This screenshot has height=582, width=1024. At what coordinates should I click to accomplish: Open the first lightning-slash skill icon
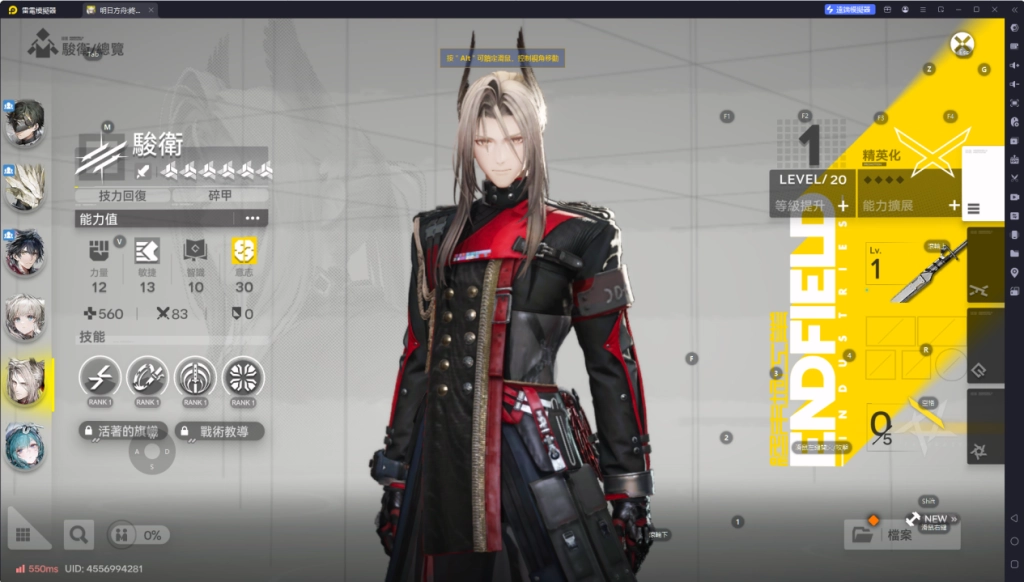pos(100,376)
